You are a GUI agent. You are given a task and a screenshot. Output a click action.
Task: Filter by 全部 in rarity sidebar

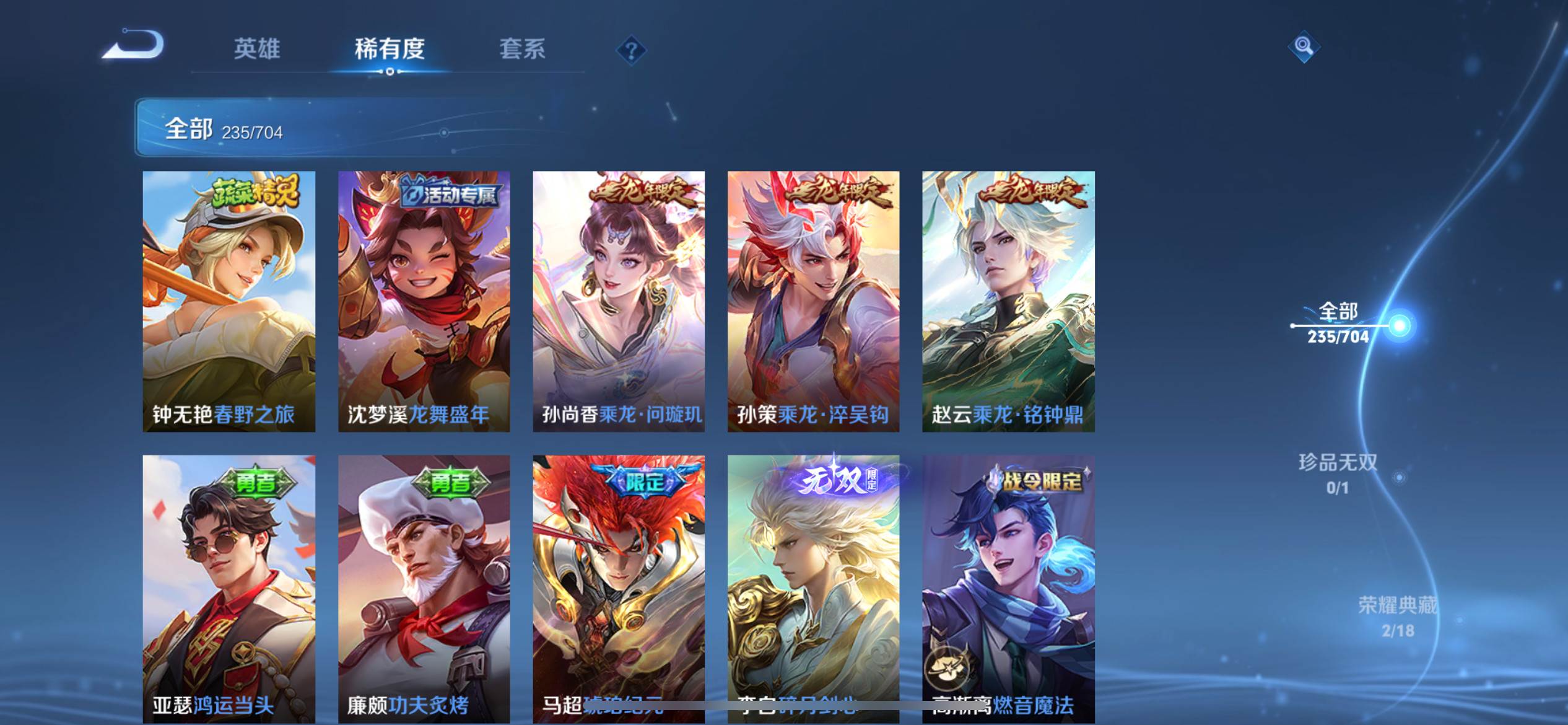[1338, 323]
